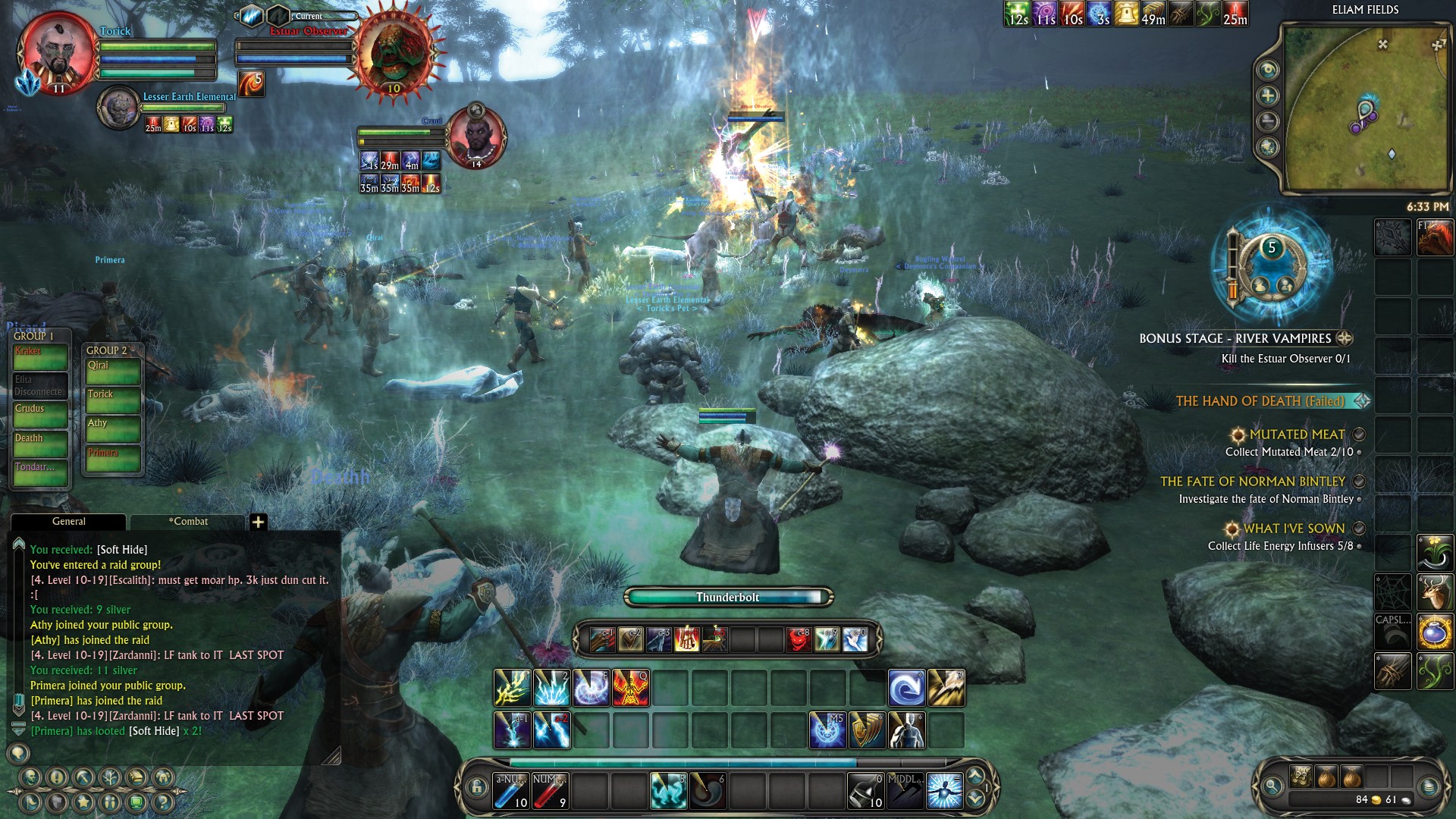The height and width of the screenshot is (819, 1456).
Task: Open the star-shaped menu button
Action: click(83, 802)
